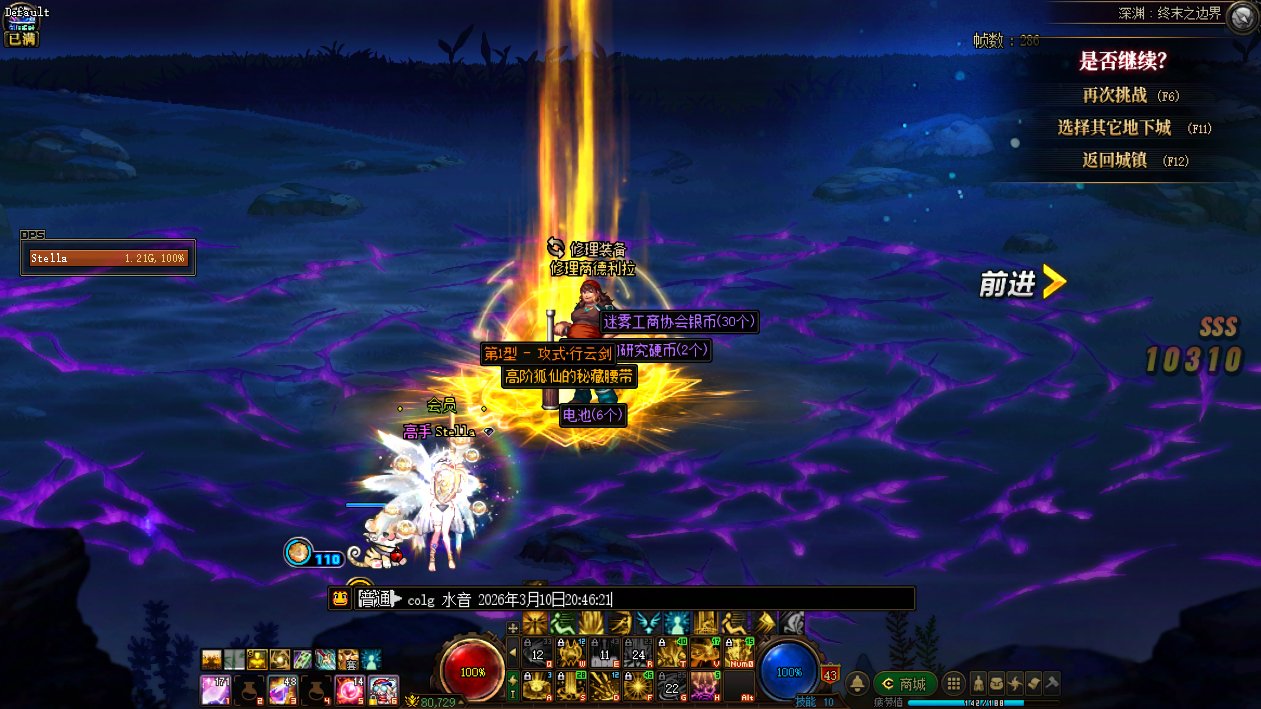The width and height of the screenshot is (1261, 709).
Task: Click the shuriken-shaped skill menu icon
Action: click(x=1015, y=684)
